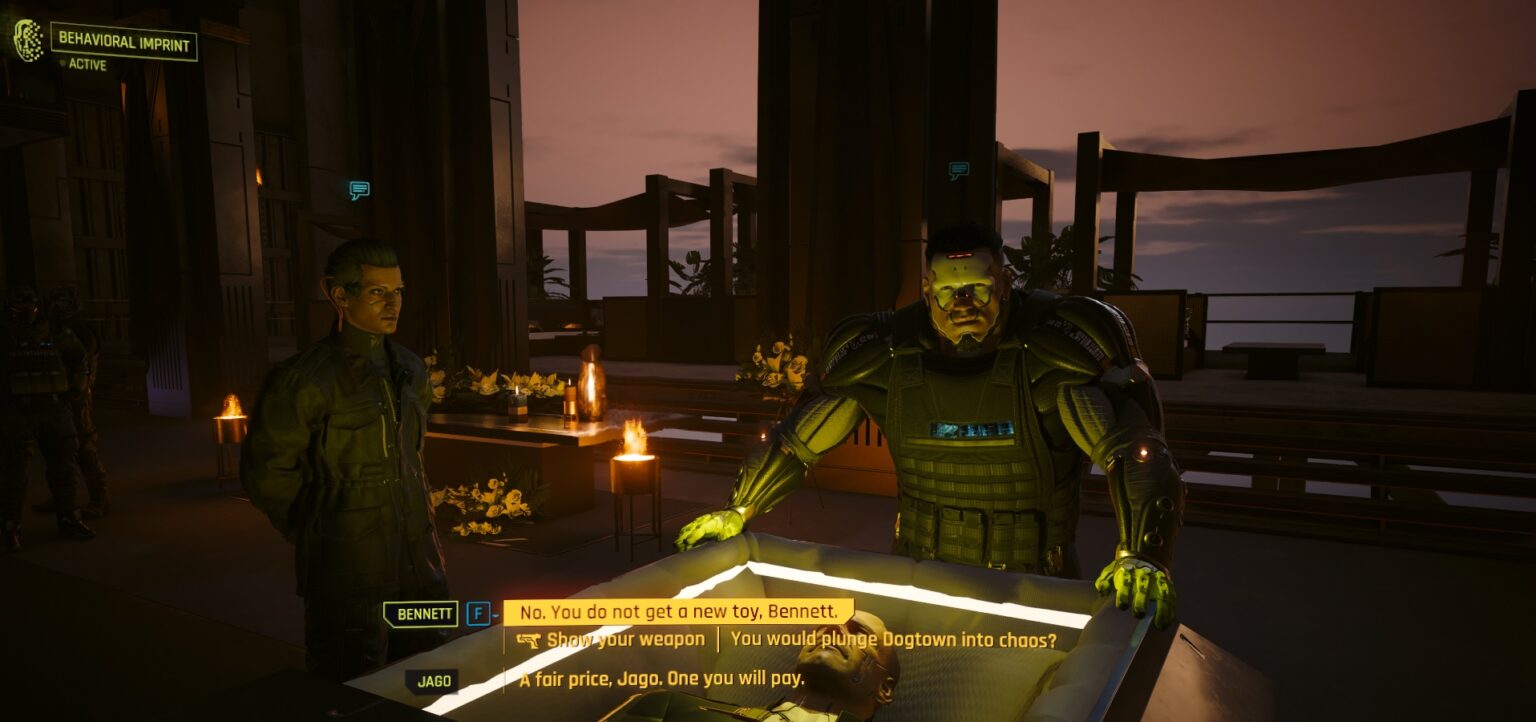Toggle the 'Show your weapon' combat option
The height and width of the screenshot is (722, 1536).
pos(620,637)
